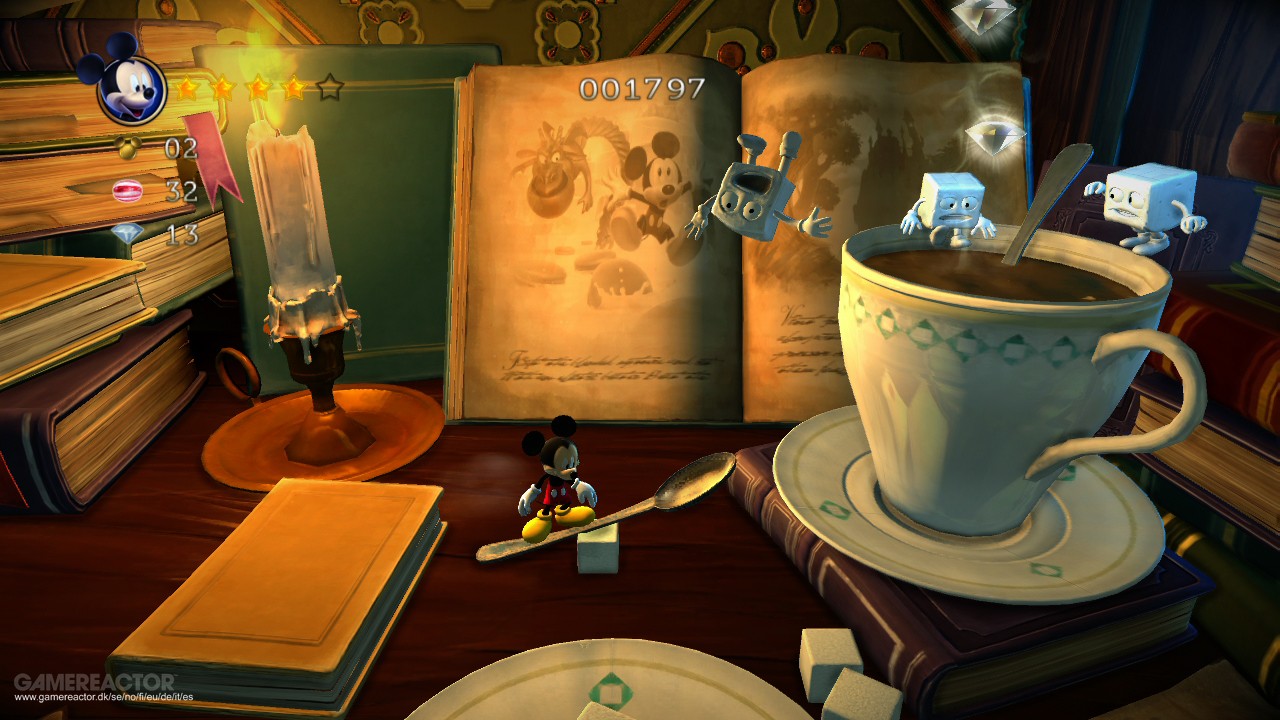Click the red candy ammo icon
1280x720 pixels.
tap(127, 190)
